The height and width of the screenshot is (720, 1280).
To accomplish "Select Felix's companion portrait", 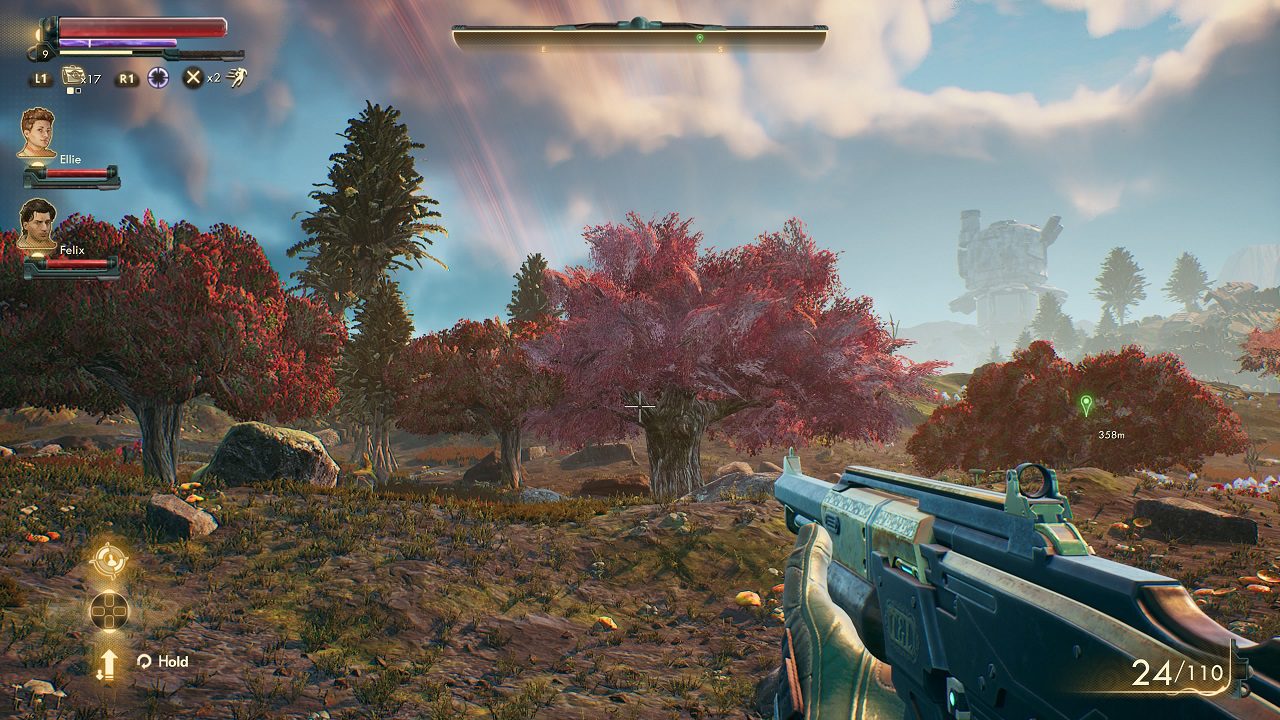I will pyautogui.click(x=38, y=222).
